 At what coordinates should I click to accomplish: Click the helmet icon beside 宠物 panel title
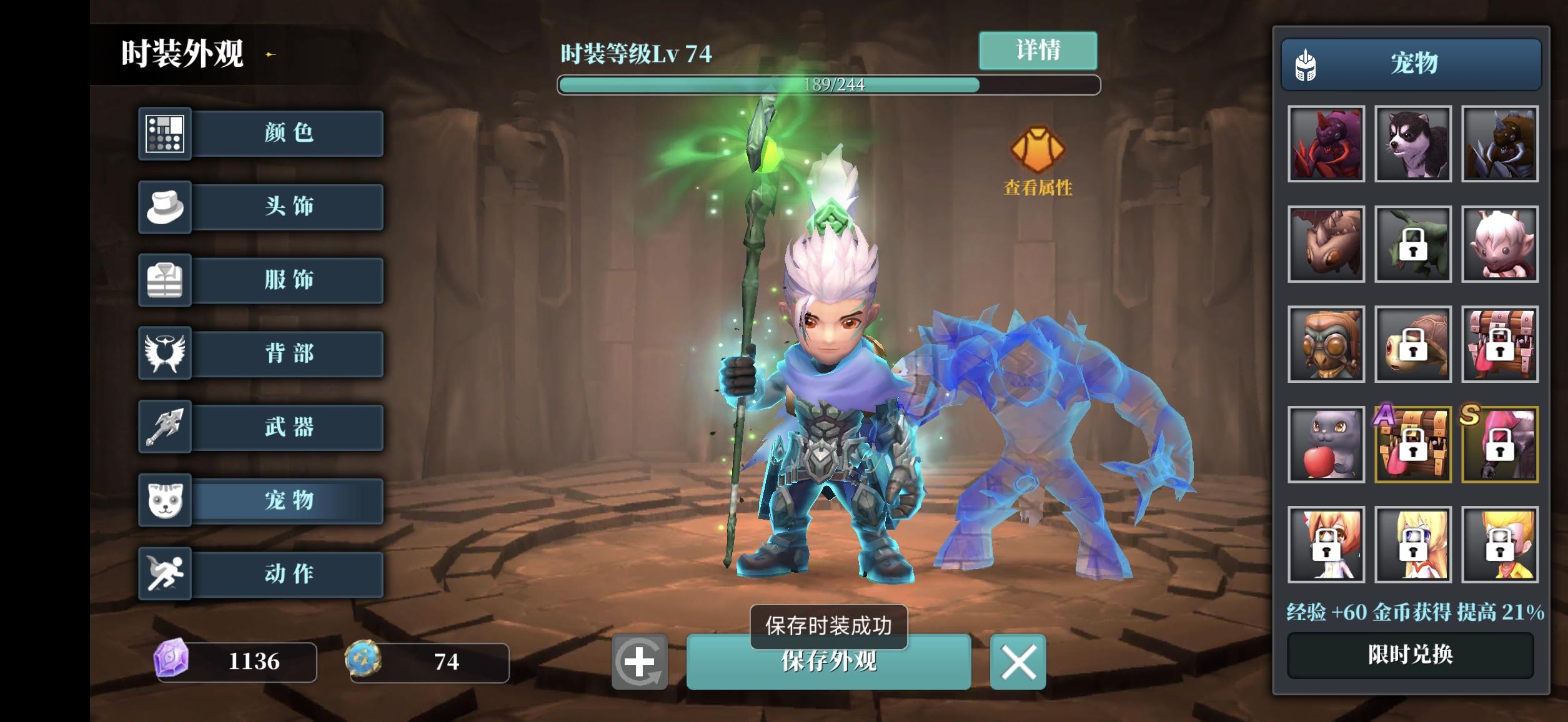click(x=1307, y=63)
